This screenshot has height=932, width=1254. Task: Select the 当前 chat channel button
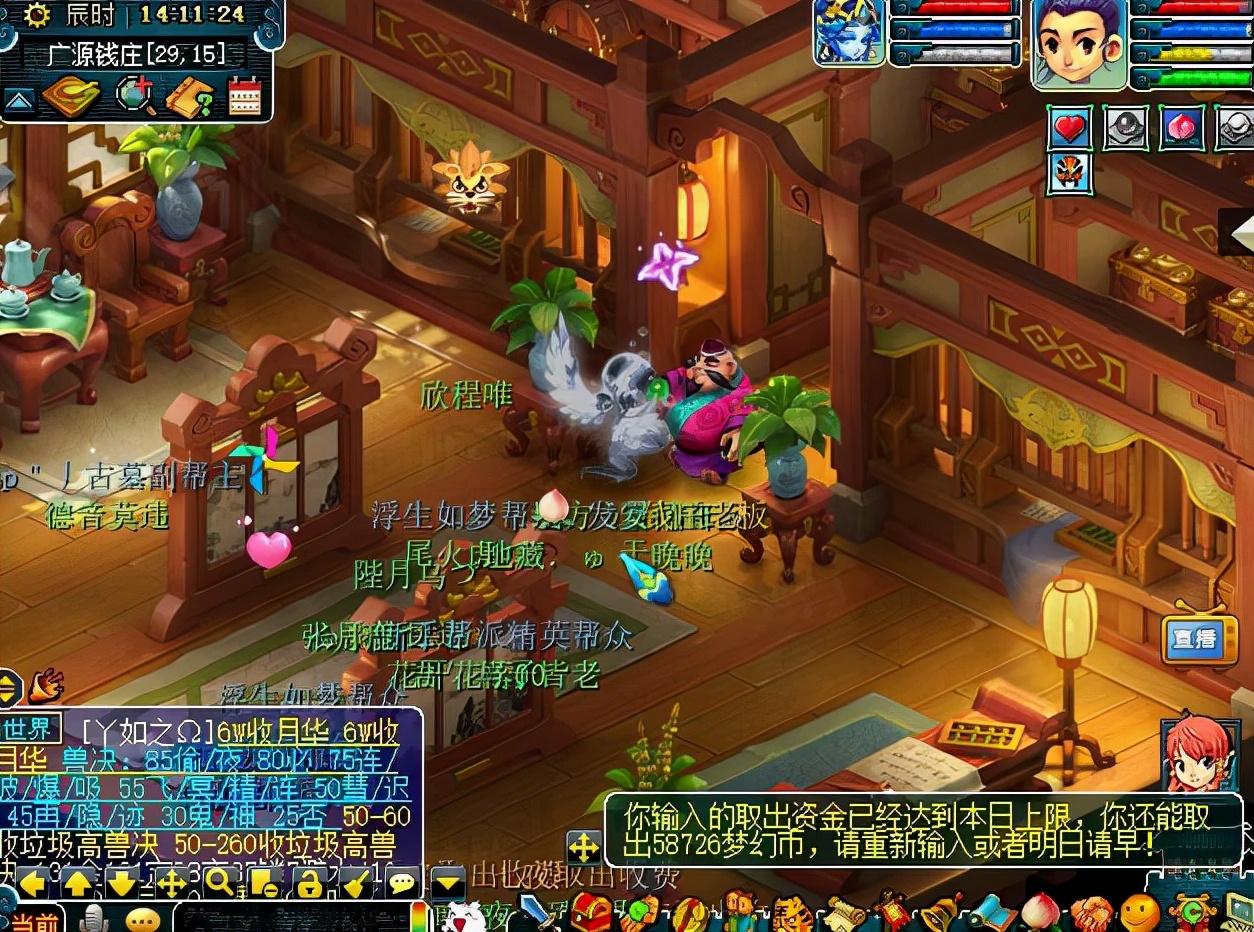click(34, 919)
